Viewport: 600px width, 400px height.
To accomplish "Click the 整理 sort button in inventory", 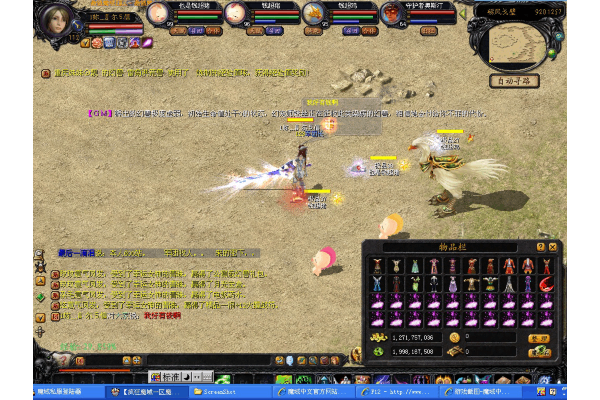I will [x=540, y=338].
